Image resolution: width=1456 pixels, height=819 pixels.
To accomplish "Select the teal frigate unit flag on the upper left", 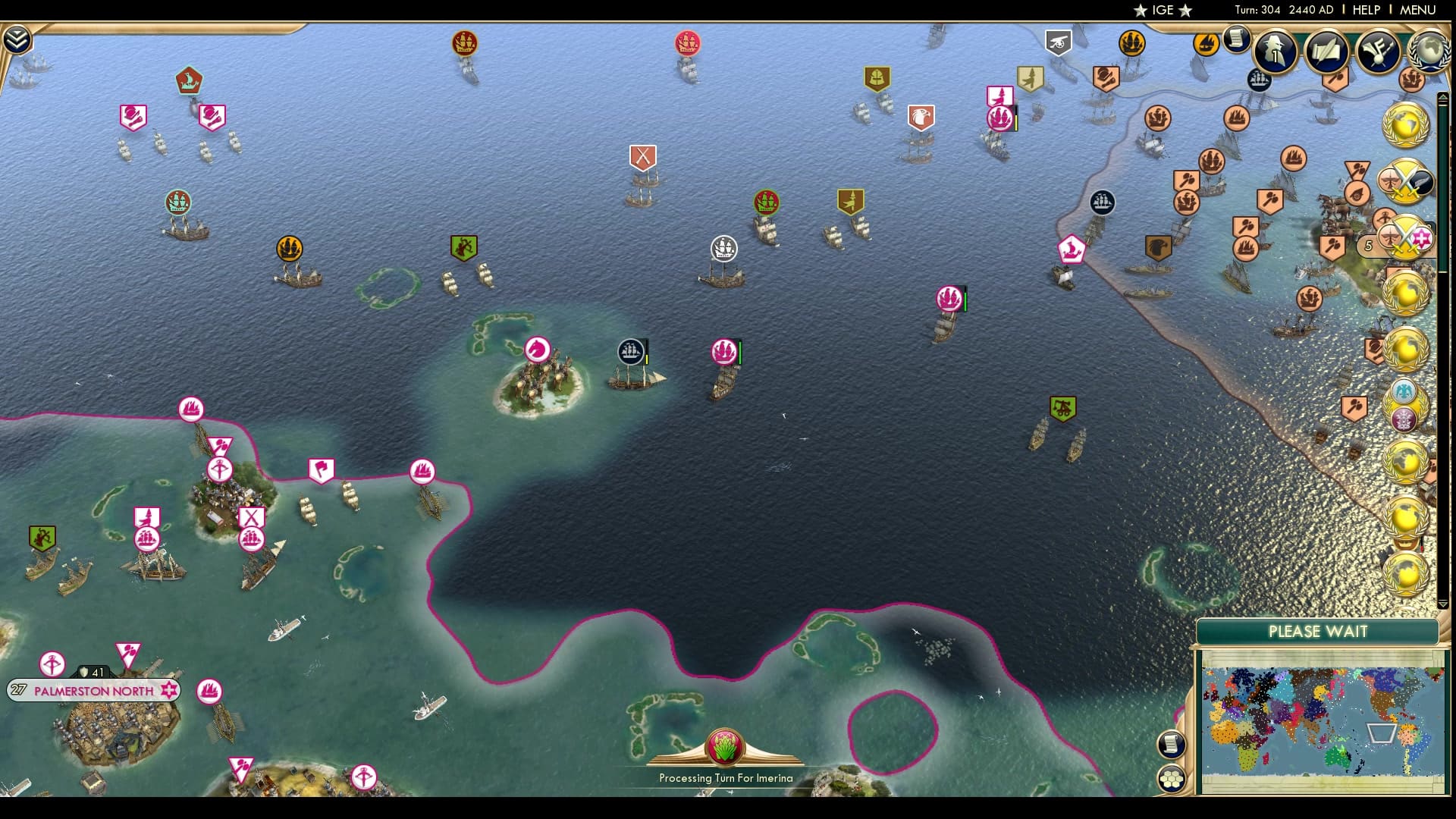I will (x=177, y=203).
